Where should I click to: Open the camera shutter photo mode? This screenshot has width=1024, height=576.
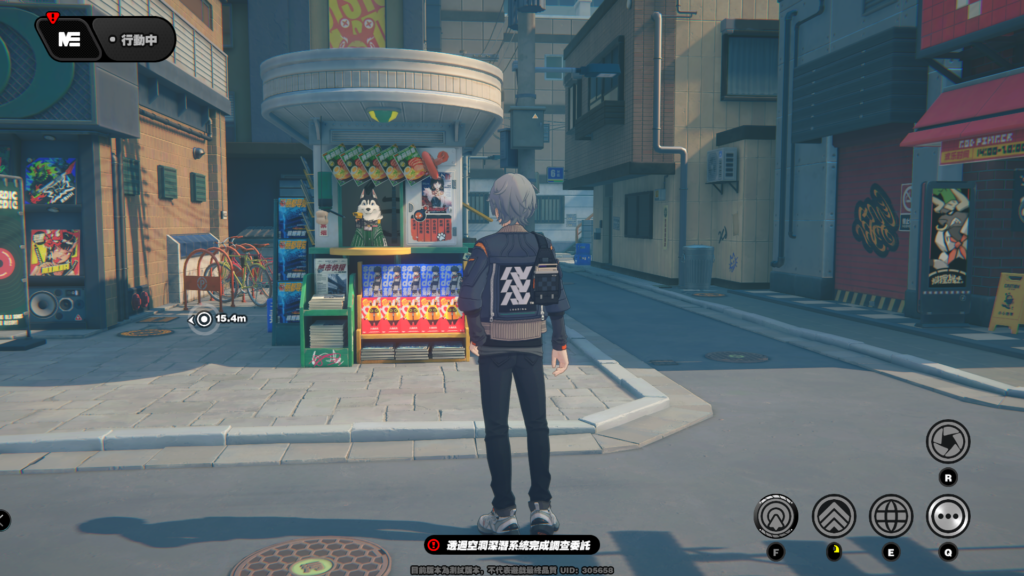tap(947, 441)
